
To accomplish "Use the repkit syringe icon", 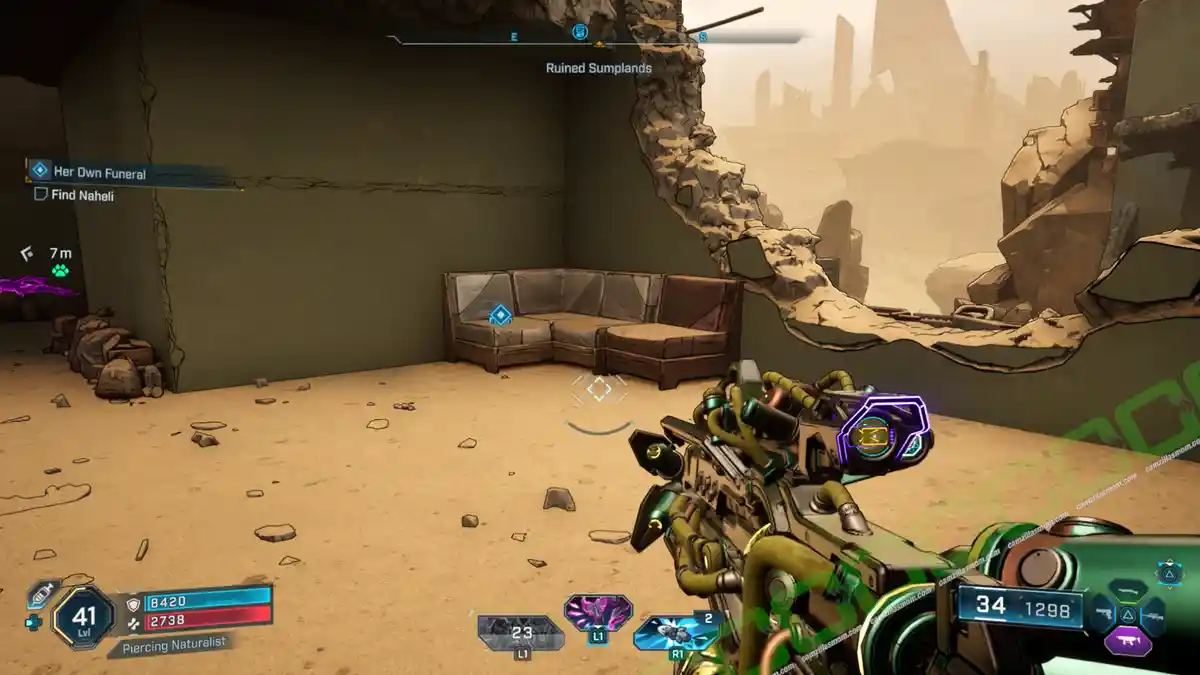I will (x=41, y=592).
